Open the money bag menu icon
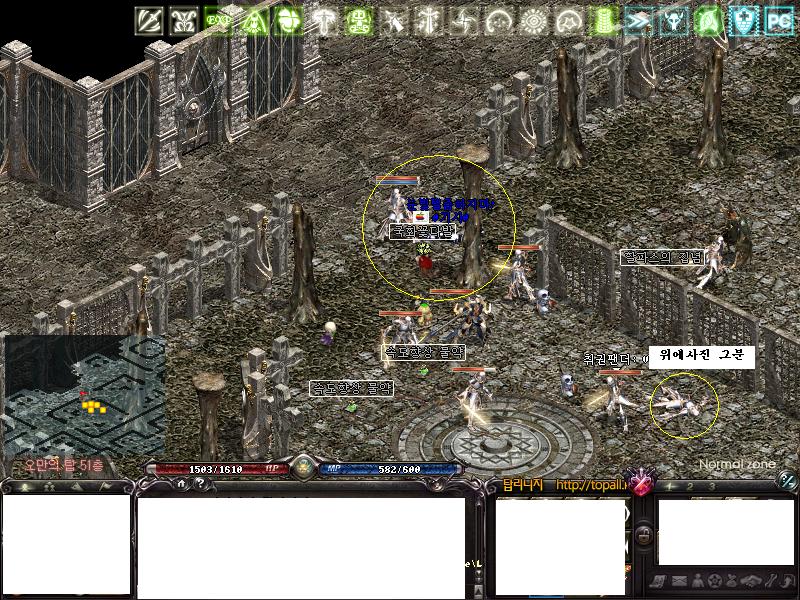 click(731, 580)
